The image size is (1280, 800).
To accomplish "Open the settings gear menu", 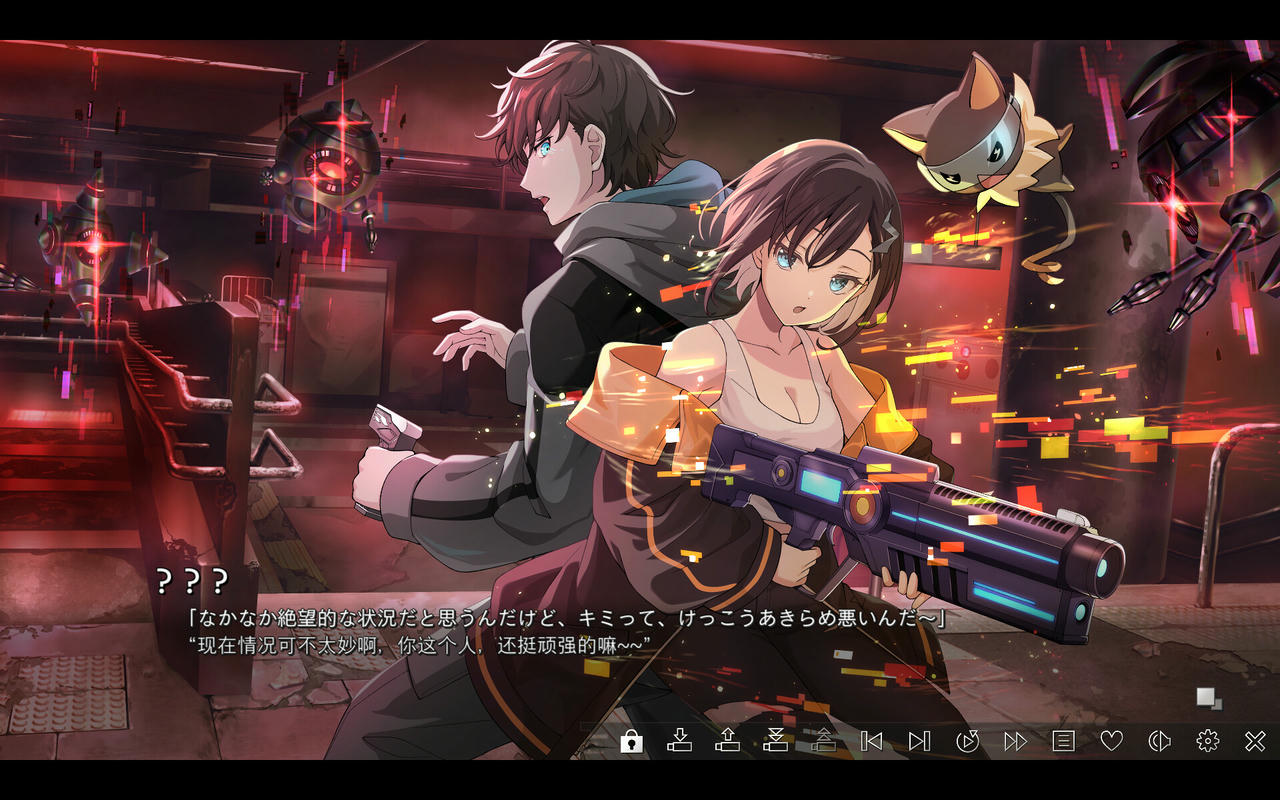I will point(1207,741).
